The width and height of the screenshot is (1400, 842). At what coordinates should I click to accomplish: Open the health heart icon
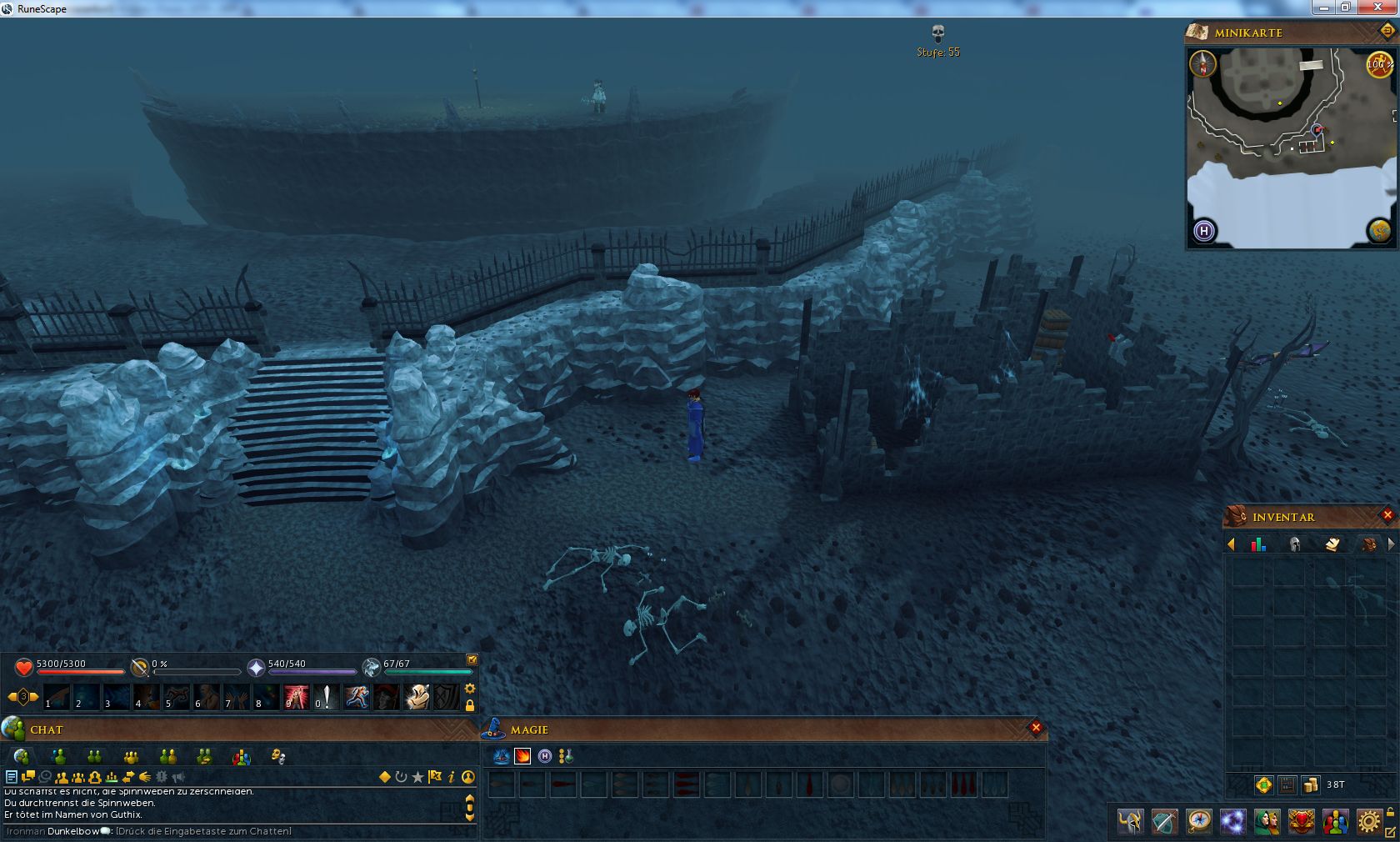pyautogui.click(x=23, y=667)
